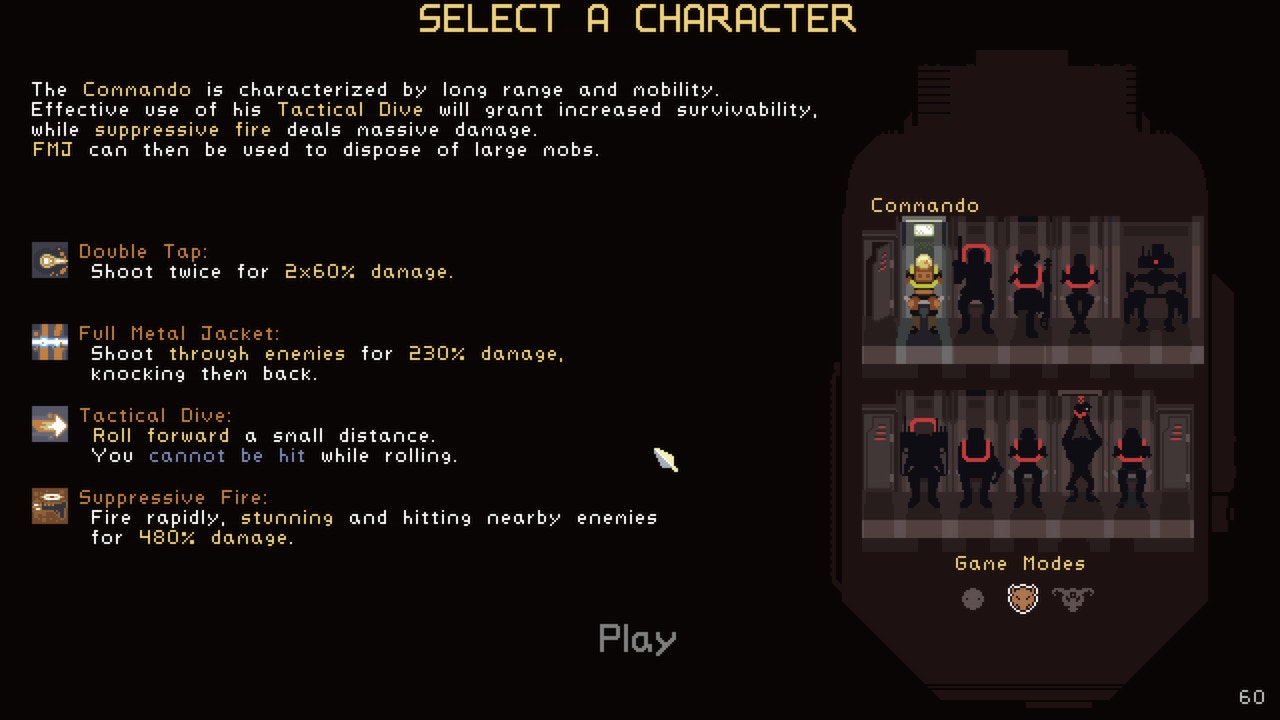The image size is (1280, 720).
Task: Select the Double Tap ability icon
Action: [x=48, y=260]
